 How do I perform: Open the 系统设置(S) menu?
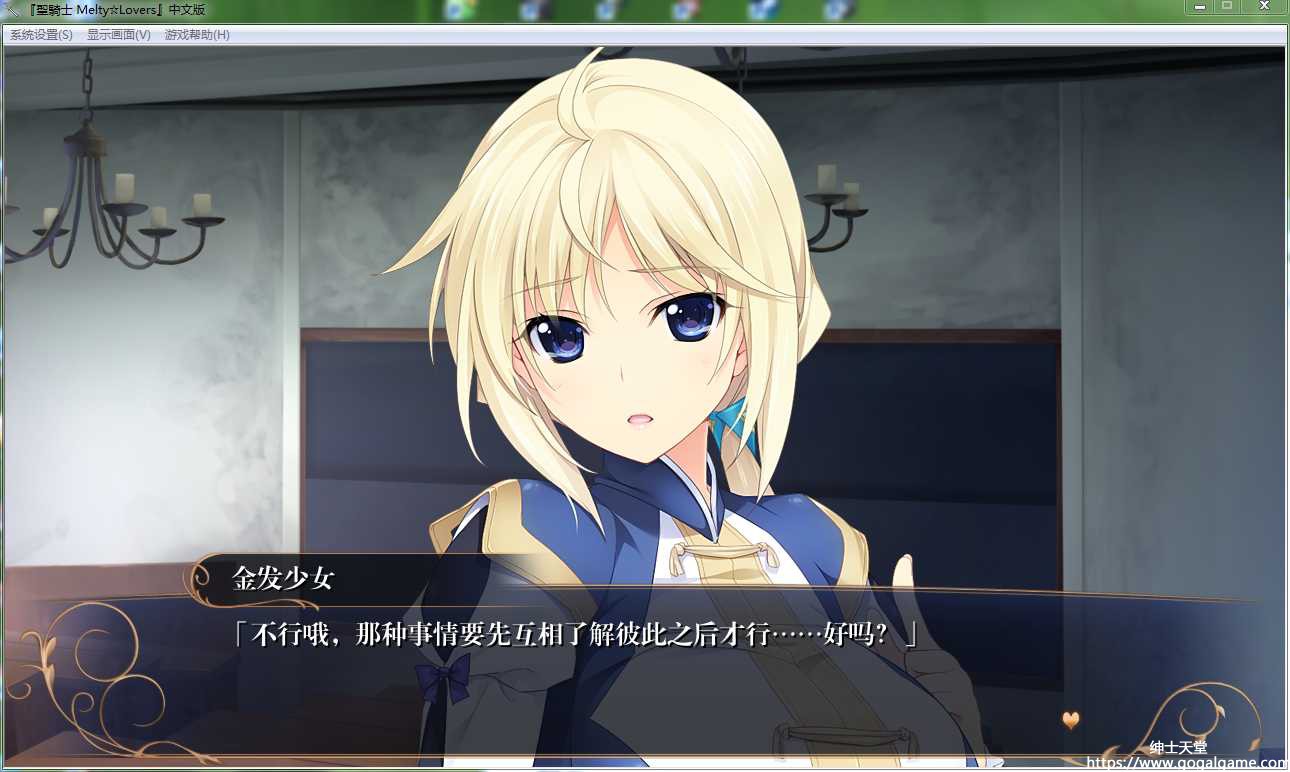point(41,35)
